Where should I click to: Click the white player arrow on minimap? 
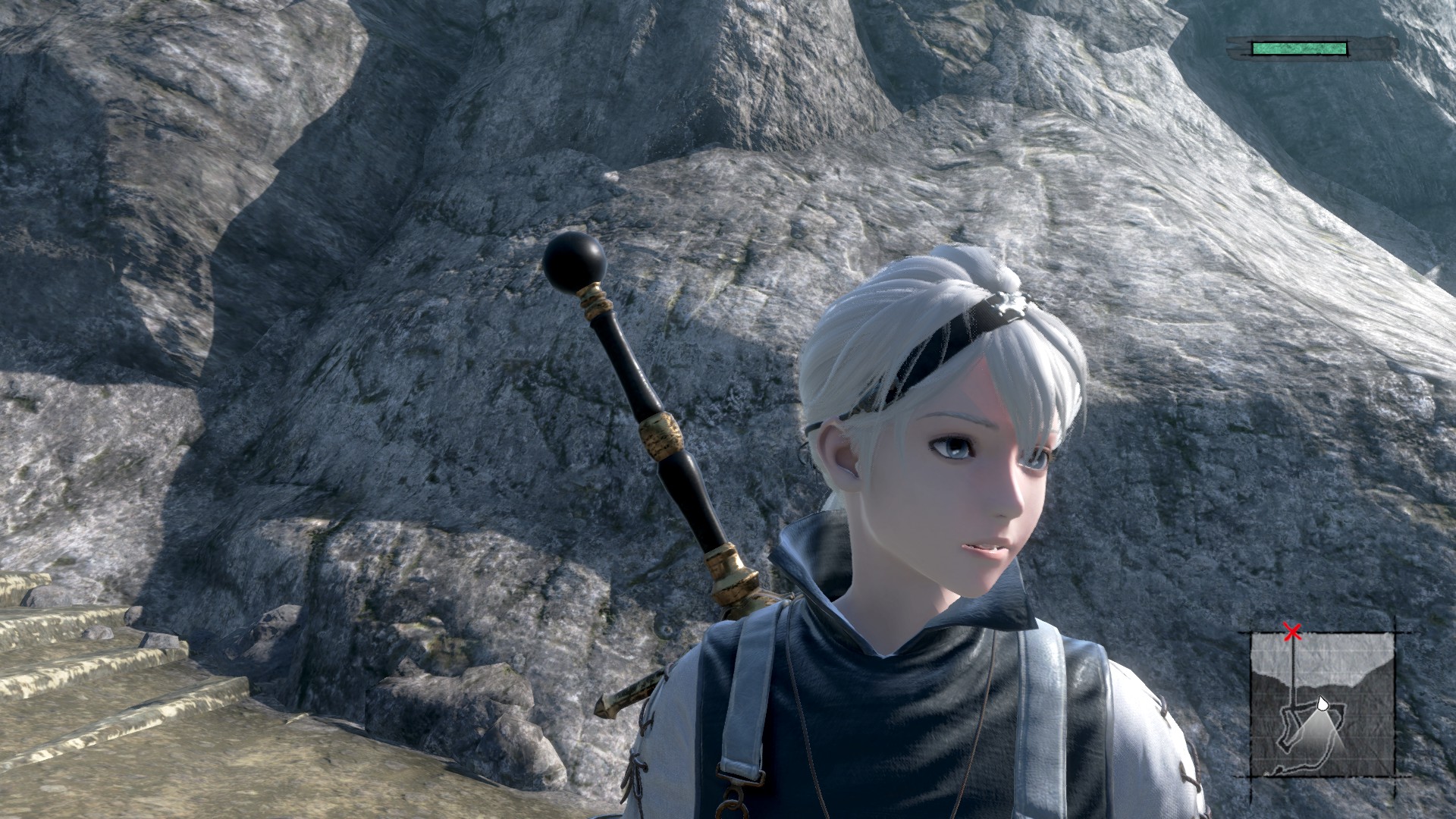coord(1322,703)
